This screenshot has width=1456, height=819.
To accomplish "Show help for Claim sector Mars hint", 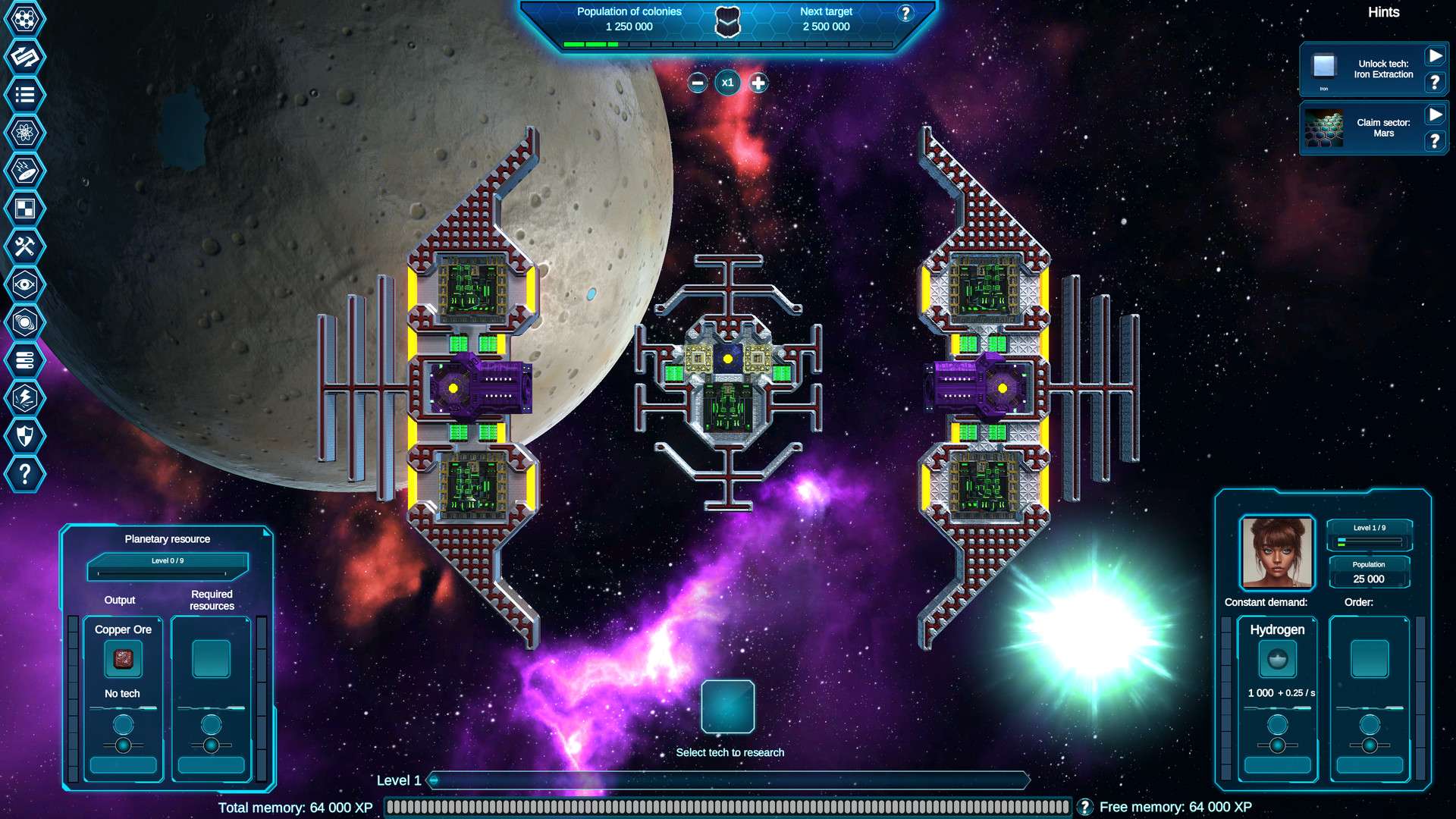I will [1435, 141].
